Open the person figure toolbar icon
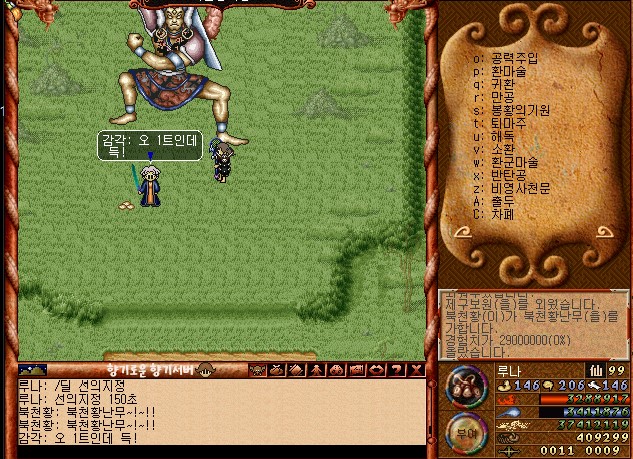 point(318,370)
